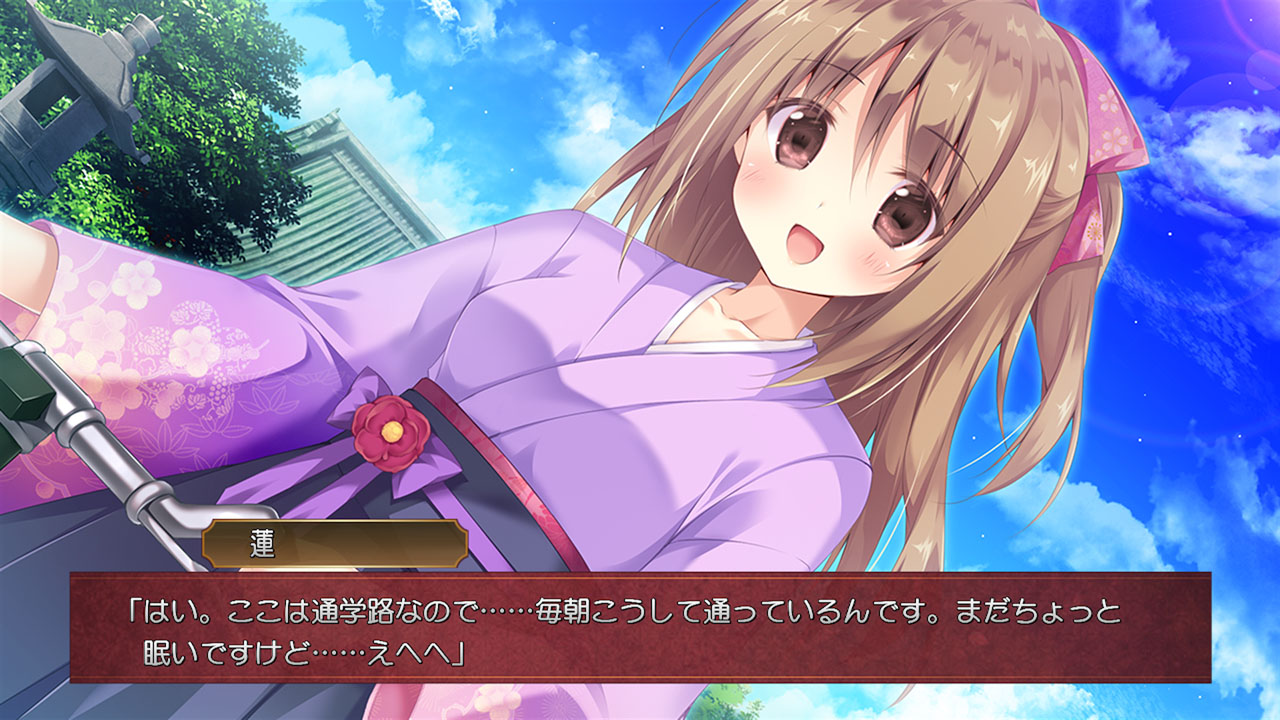Click the area below the dialogue box

click(640, 705)
